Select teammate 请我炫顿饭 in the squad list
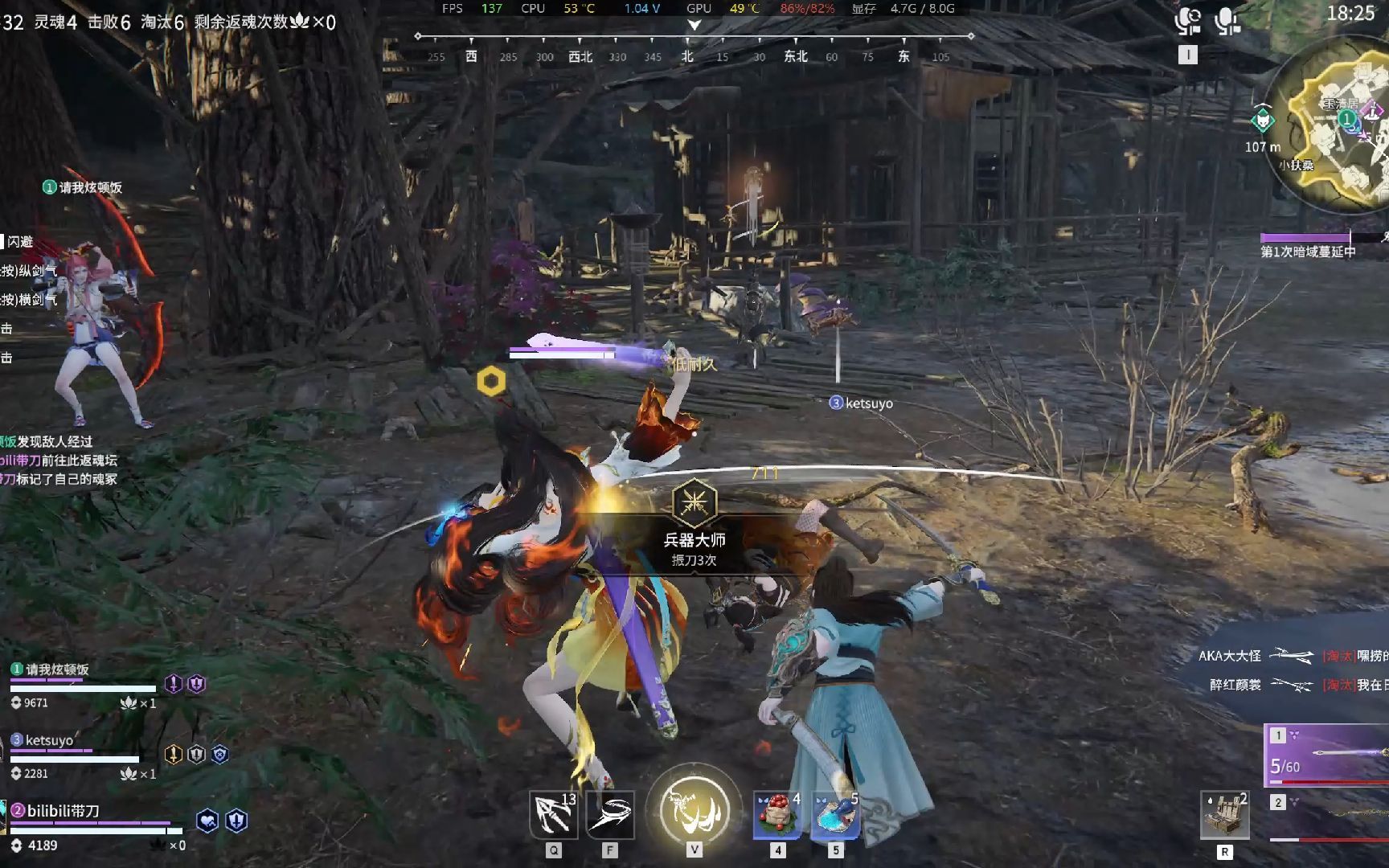Image resolution: width=1389 pixels, height=868 pixels. pyautogui.click(x=56, y=669)
